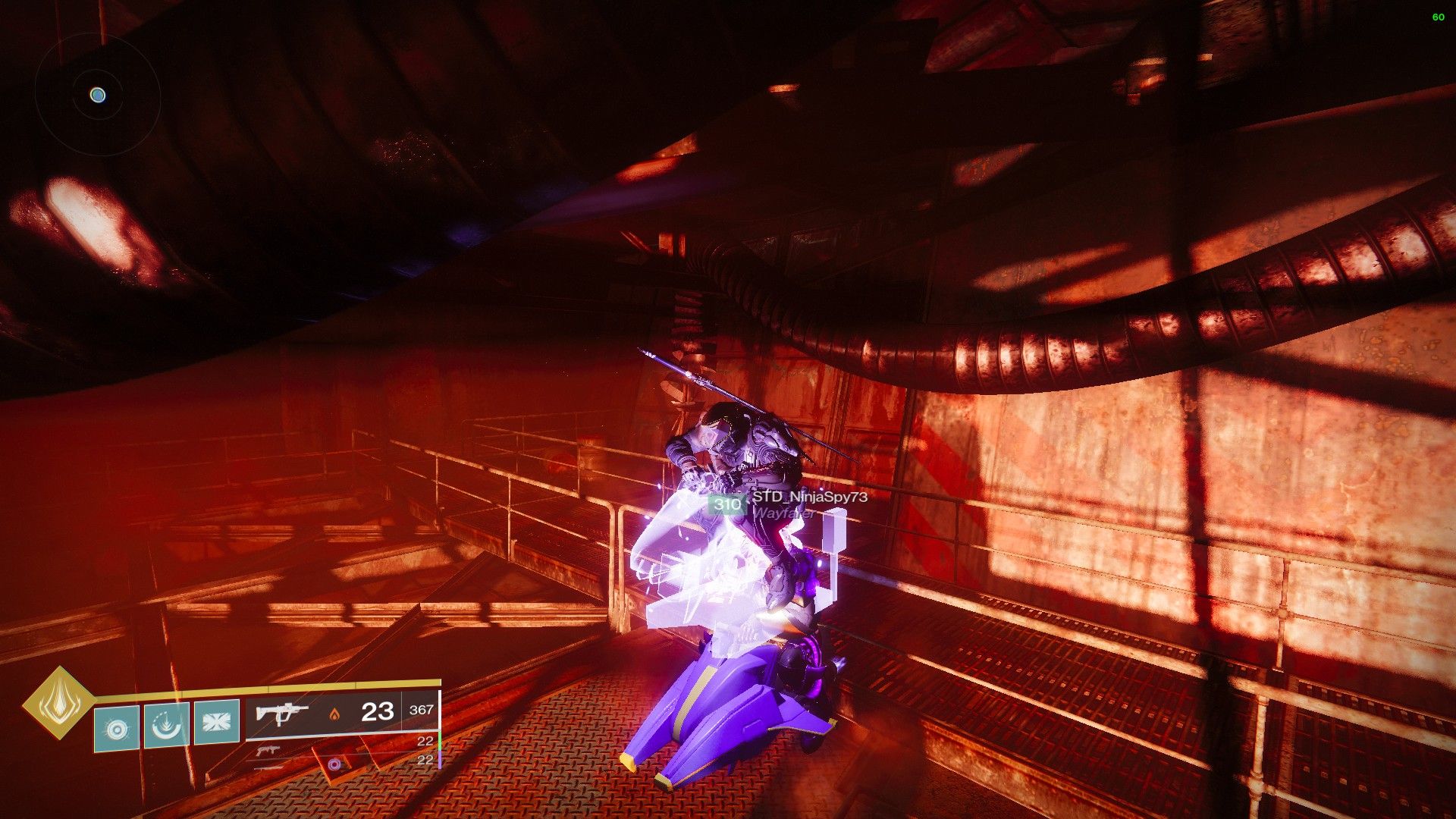Select the grenade ability icon
The image size is (1456, 819).
(117, 728)
